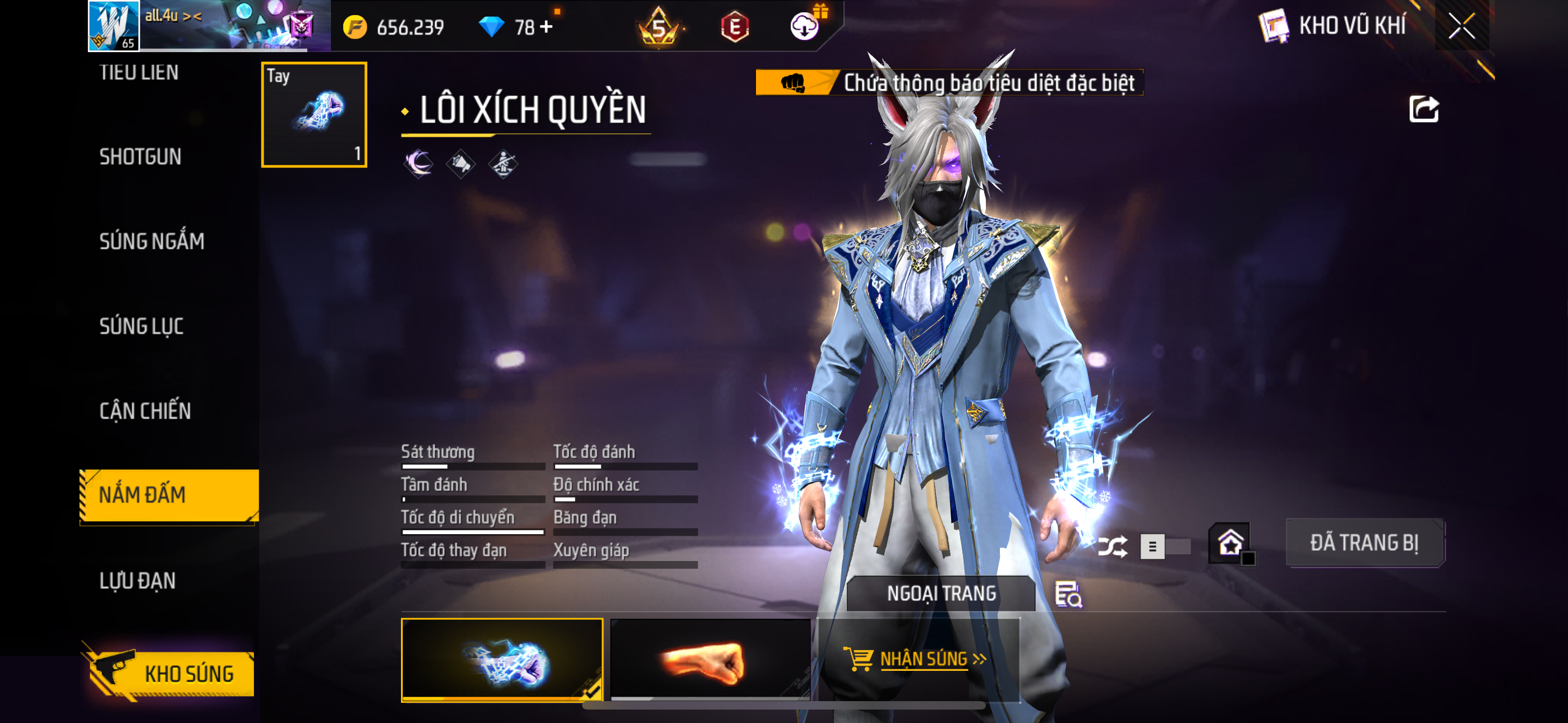Switch to the LỰU ĐẠN category
Screen dimensions: 1568x723
[x=137, y=581]
